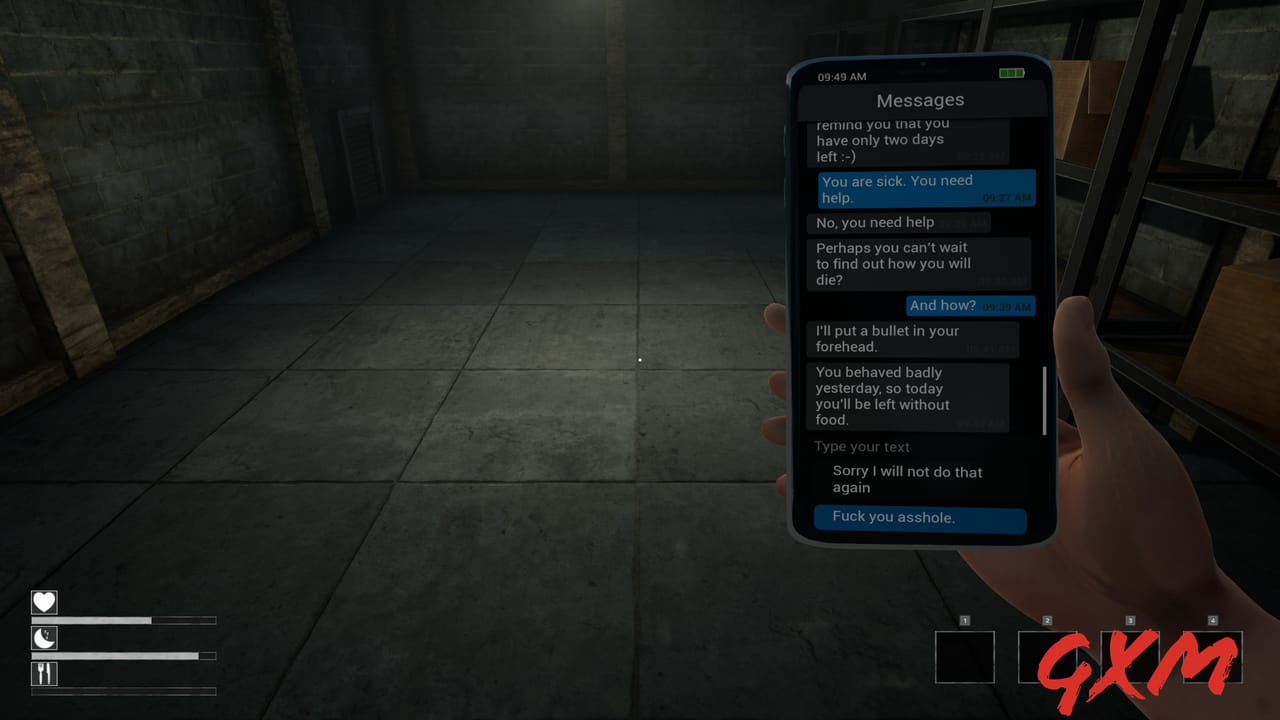This screenshot has height=720, width=1280.
Task: Select inventory hotbar slot 3
Action: [x=1129, y=655]
